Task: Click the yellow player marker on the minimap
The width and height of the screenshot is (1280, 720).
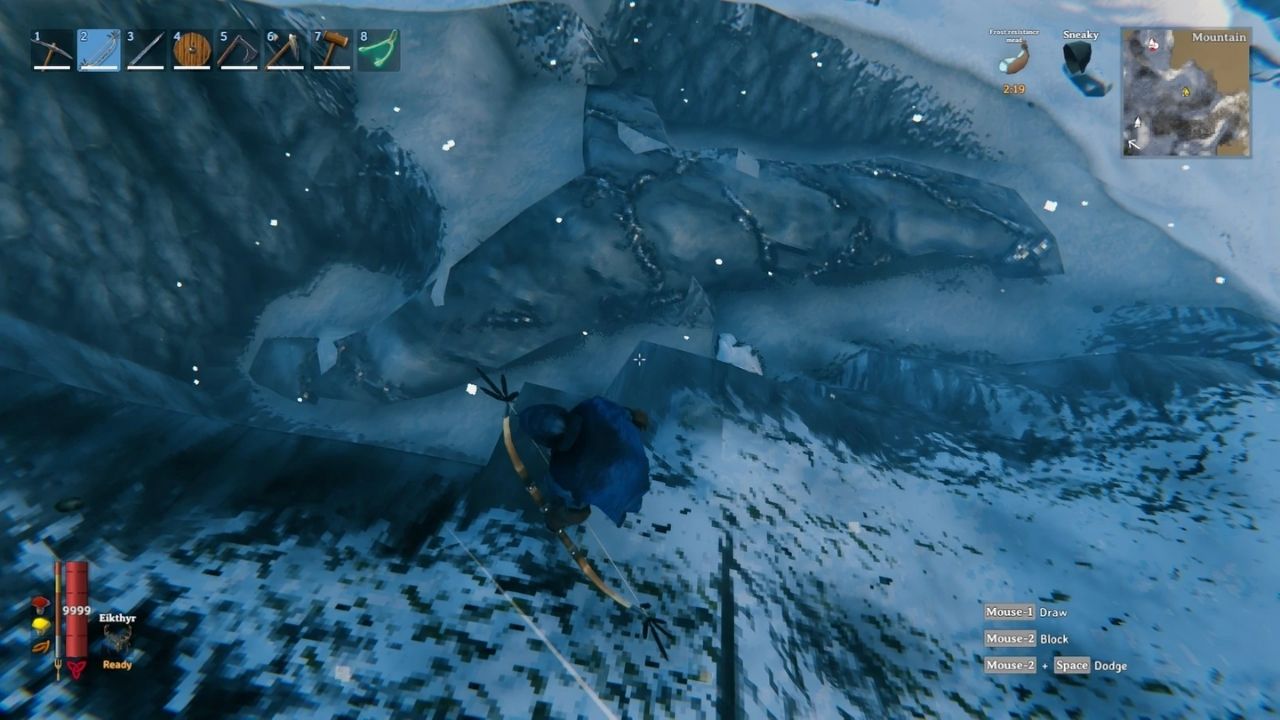Action: tap(1186, 92)
